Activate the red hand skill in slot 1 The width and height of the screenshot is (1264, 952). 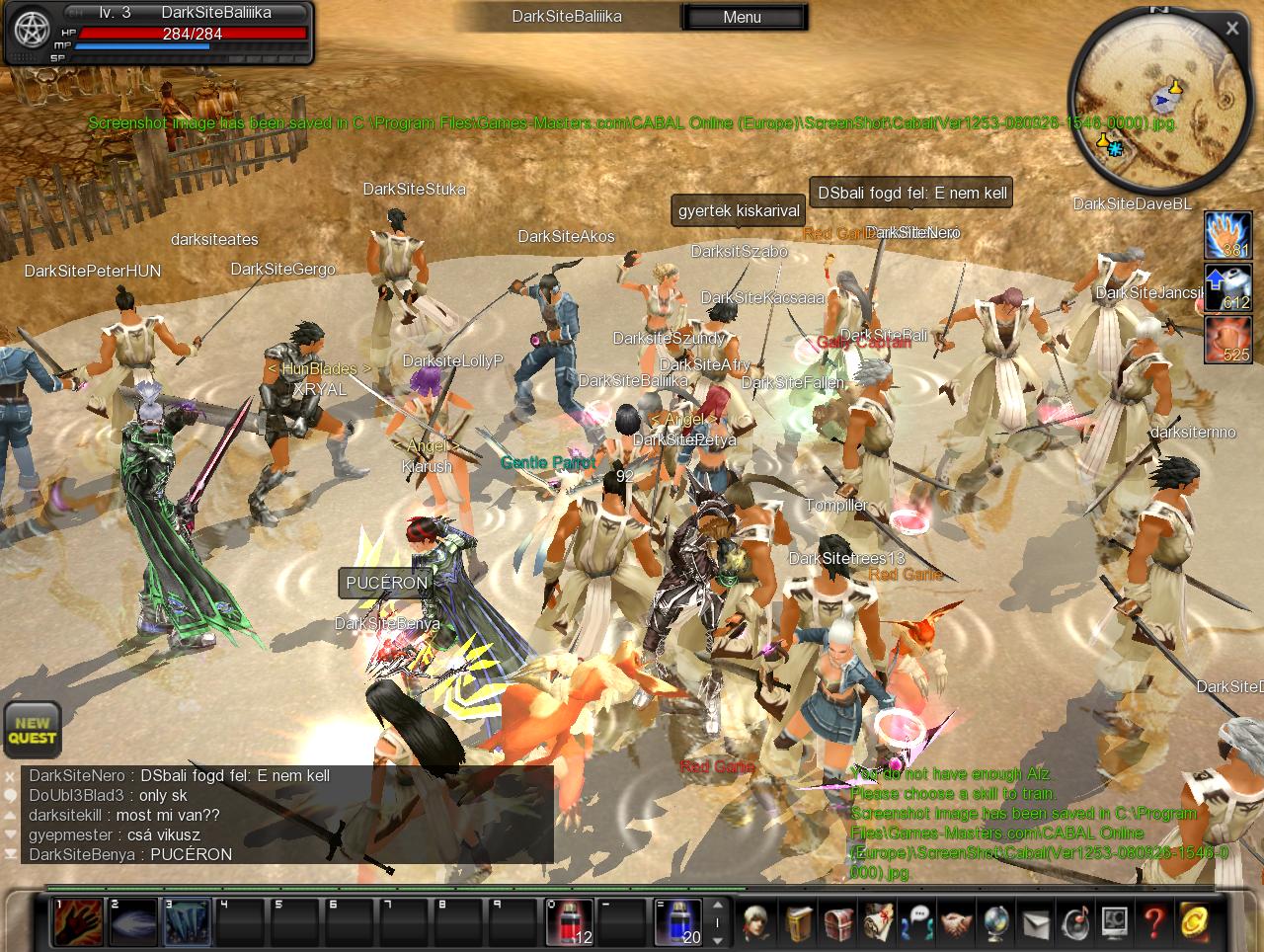pyautogui.click(x=78, y=922)
